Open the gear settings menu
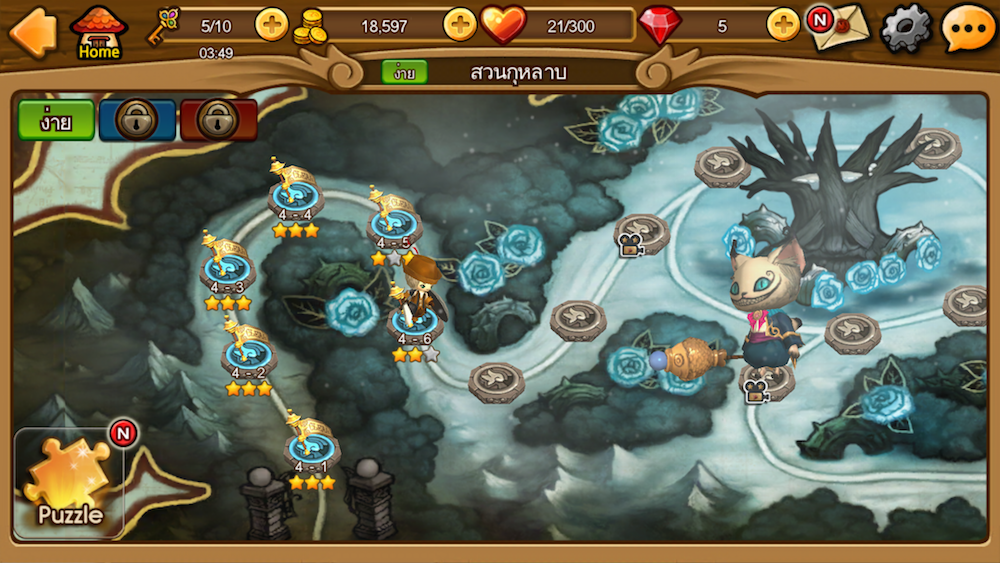Image resolution: width=1000 pixels, height=563 pixels. (x=905, y=28)
